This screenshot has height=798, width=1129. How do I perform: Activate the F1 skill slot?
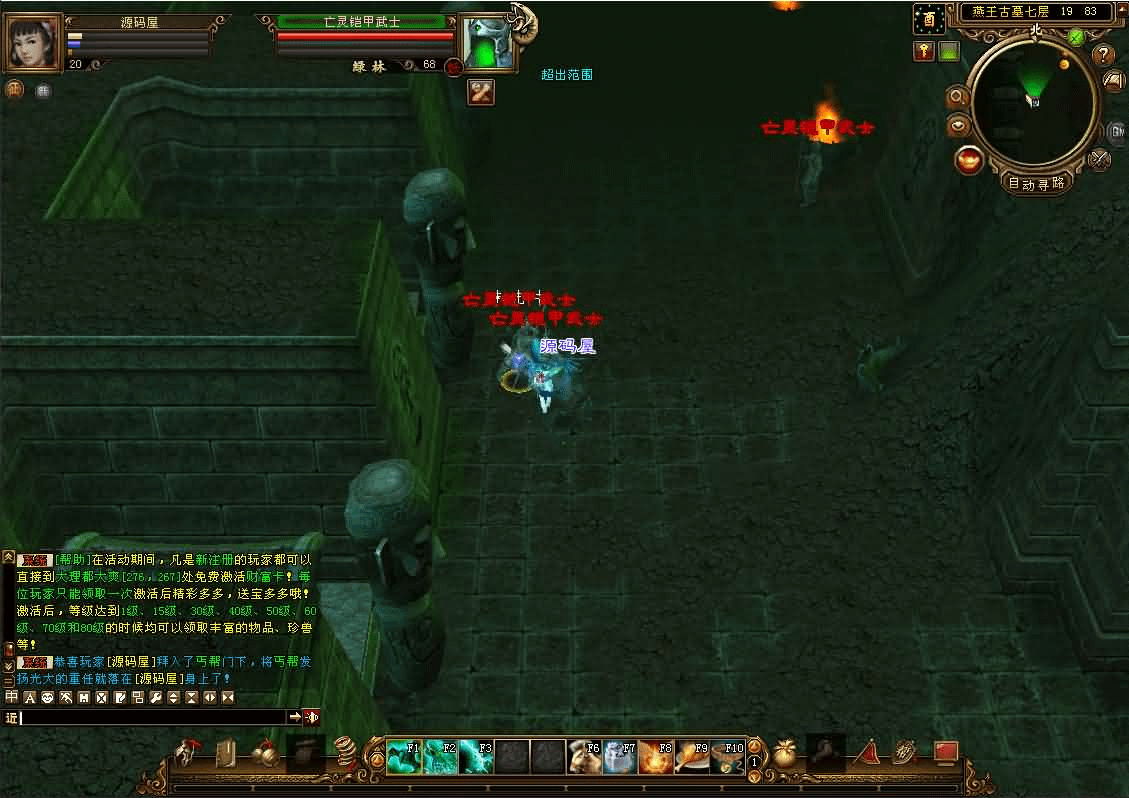click(x=405, y=755)
